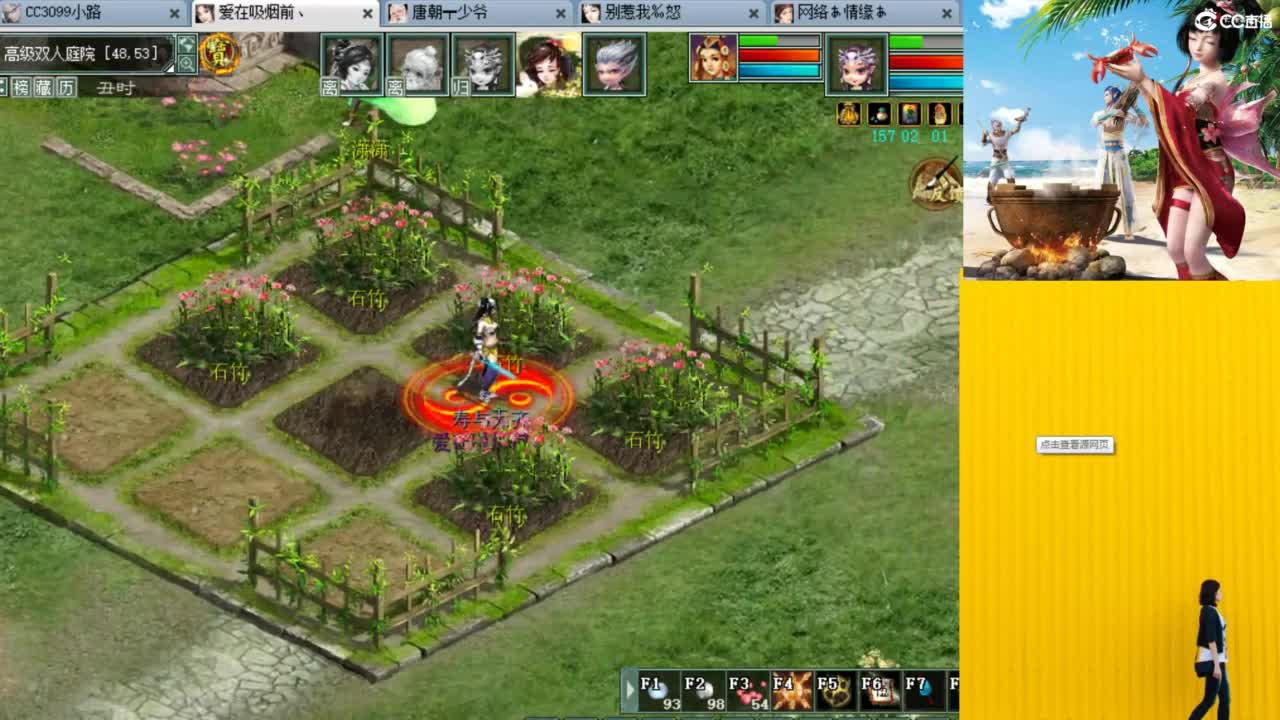Open the minimap zoom magnifier icon
This screenshot has height=720, width=1280.
186,62
